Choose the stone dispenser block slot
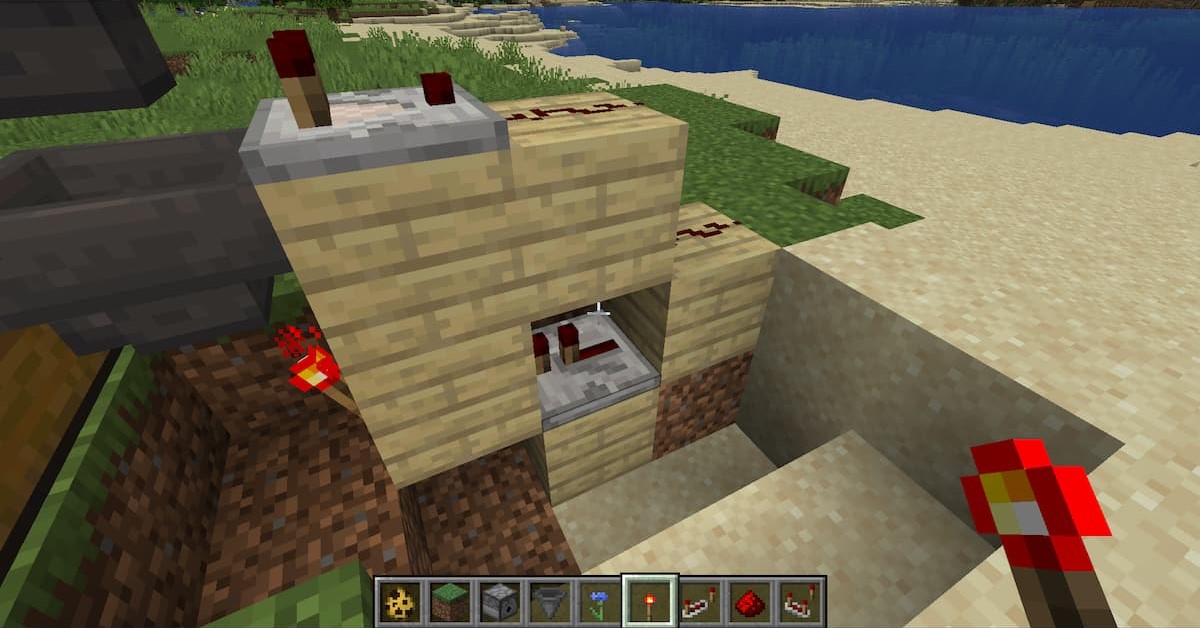The height and width of the screenshot is (628, 1200). pyautogui.click(x=500, y=602)
